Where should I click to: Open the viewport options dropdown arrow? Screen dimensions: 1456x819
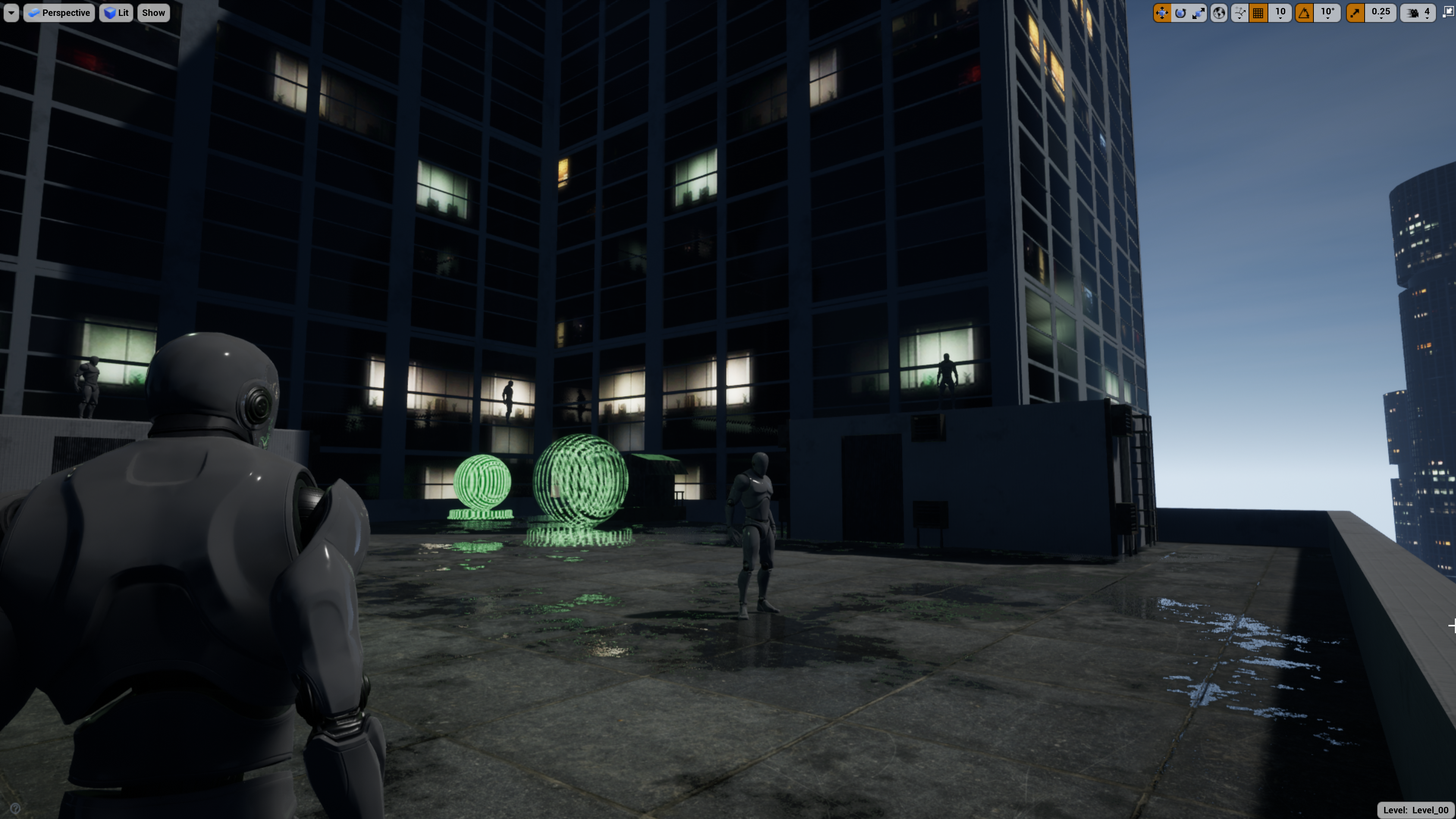click(11, 13)
